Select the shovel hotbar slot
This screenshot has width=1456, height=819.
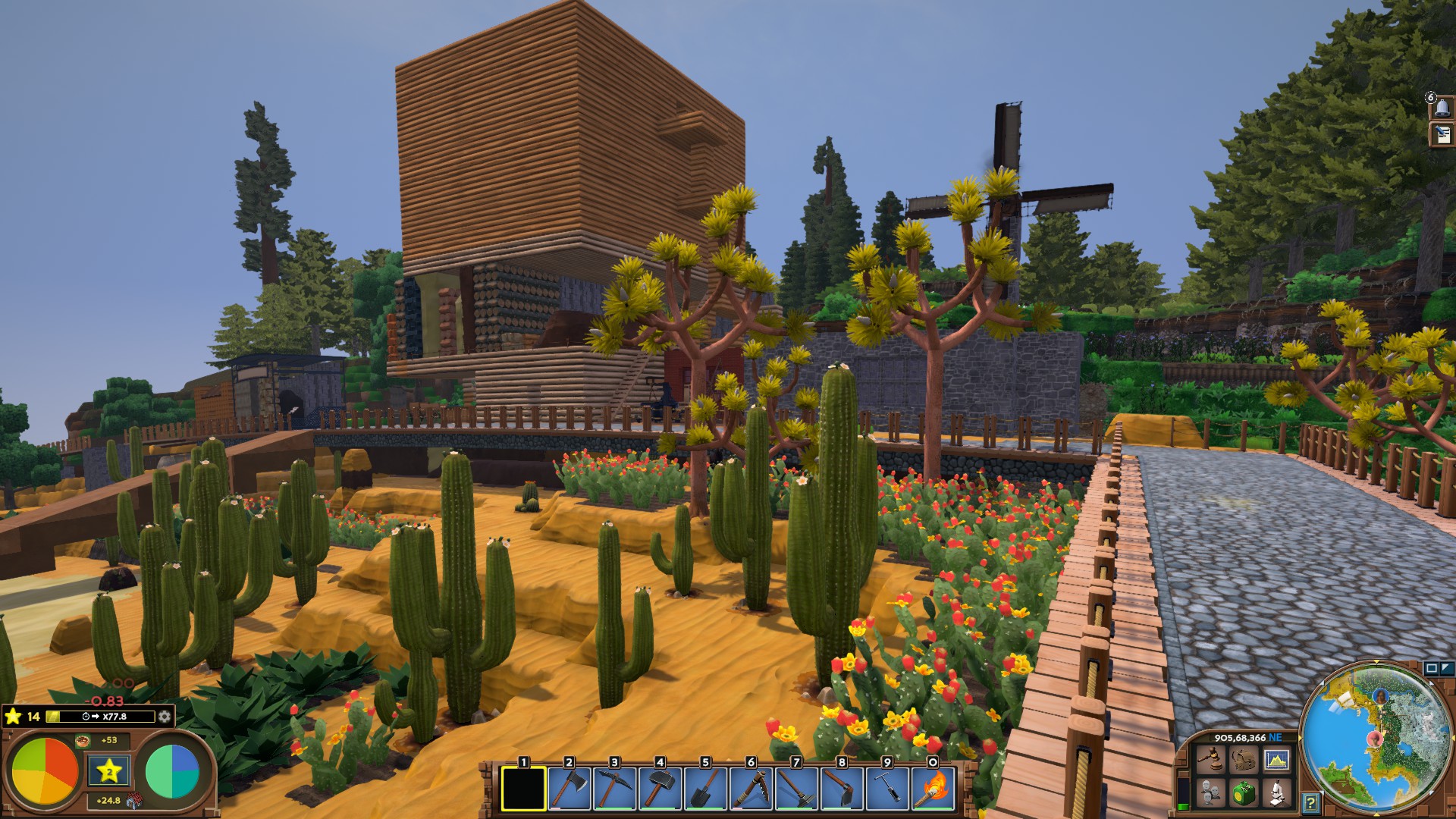[705, 789]
